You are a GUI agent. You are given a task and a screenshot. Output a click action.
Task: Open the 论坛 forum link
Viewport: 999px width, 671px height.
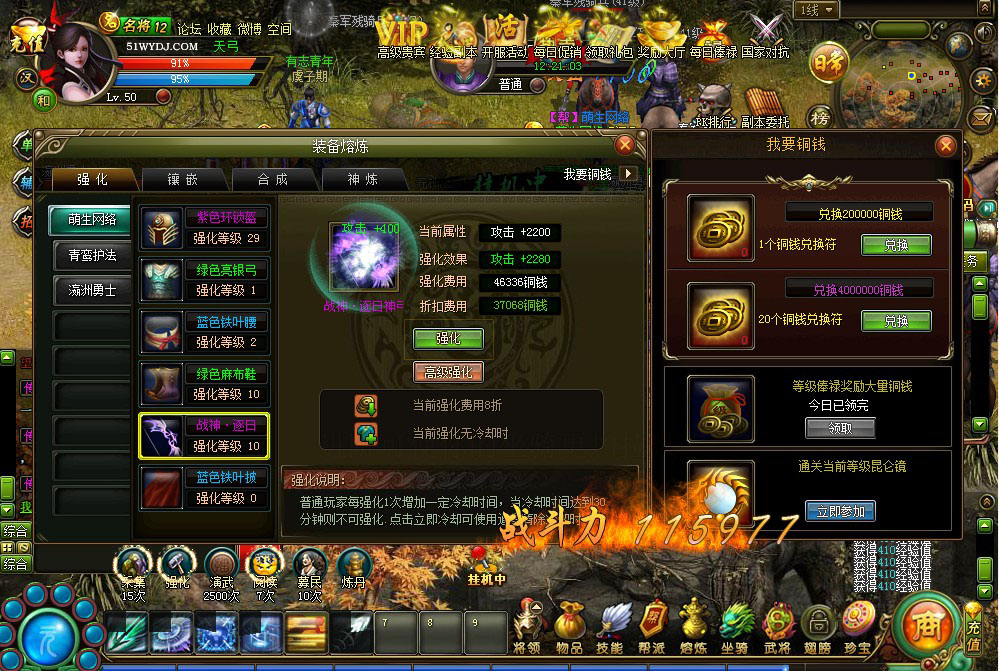(x=189, y=29)
